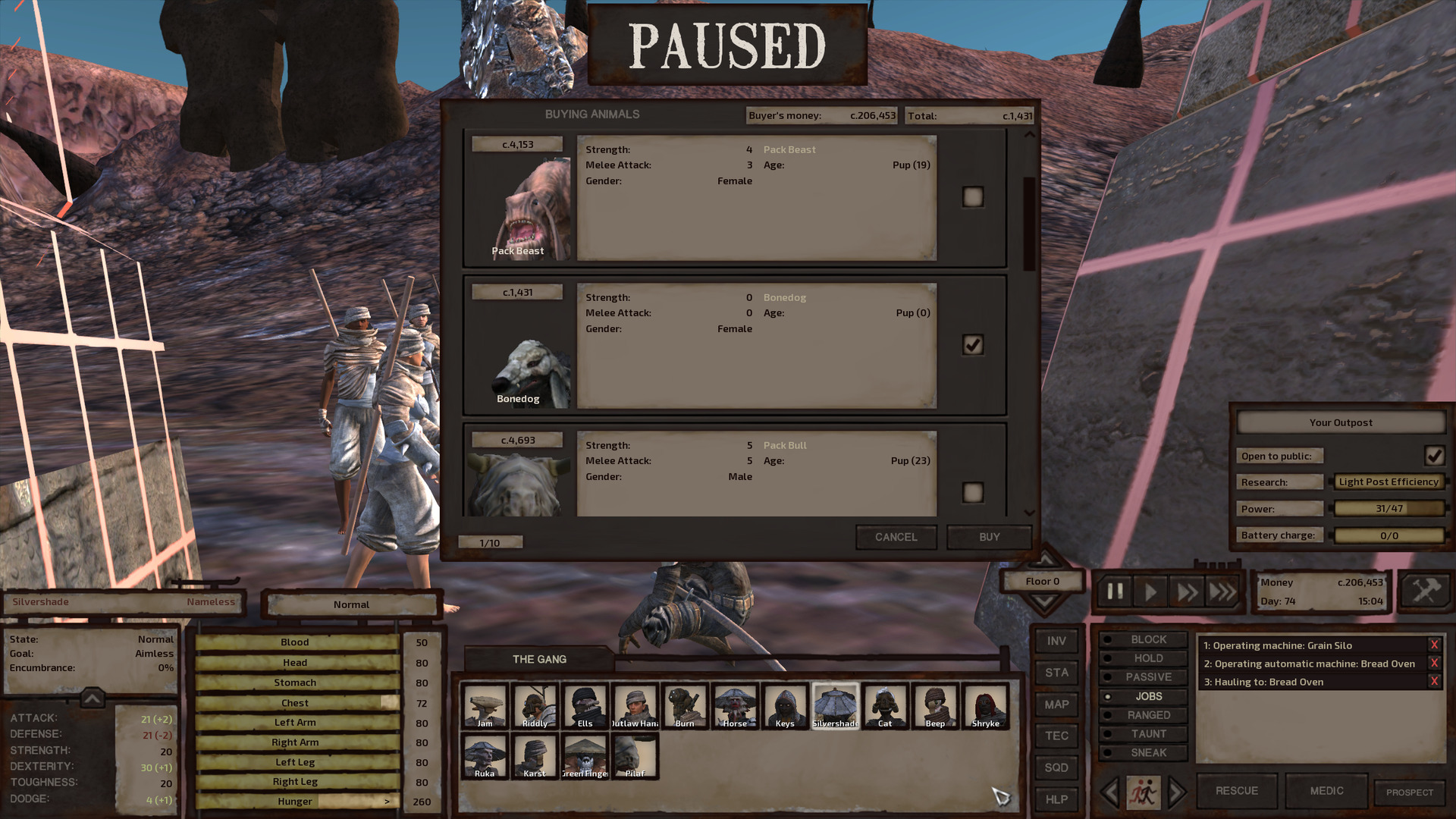Open the MAP panel
This screenshot has height=819, width=1456.
tap(1056, 704)
